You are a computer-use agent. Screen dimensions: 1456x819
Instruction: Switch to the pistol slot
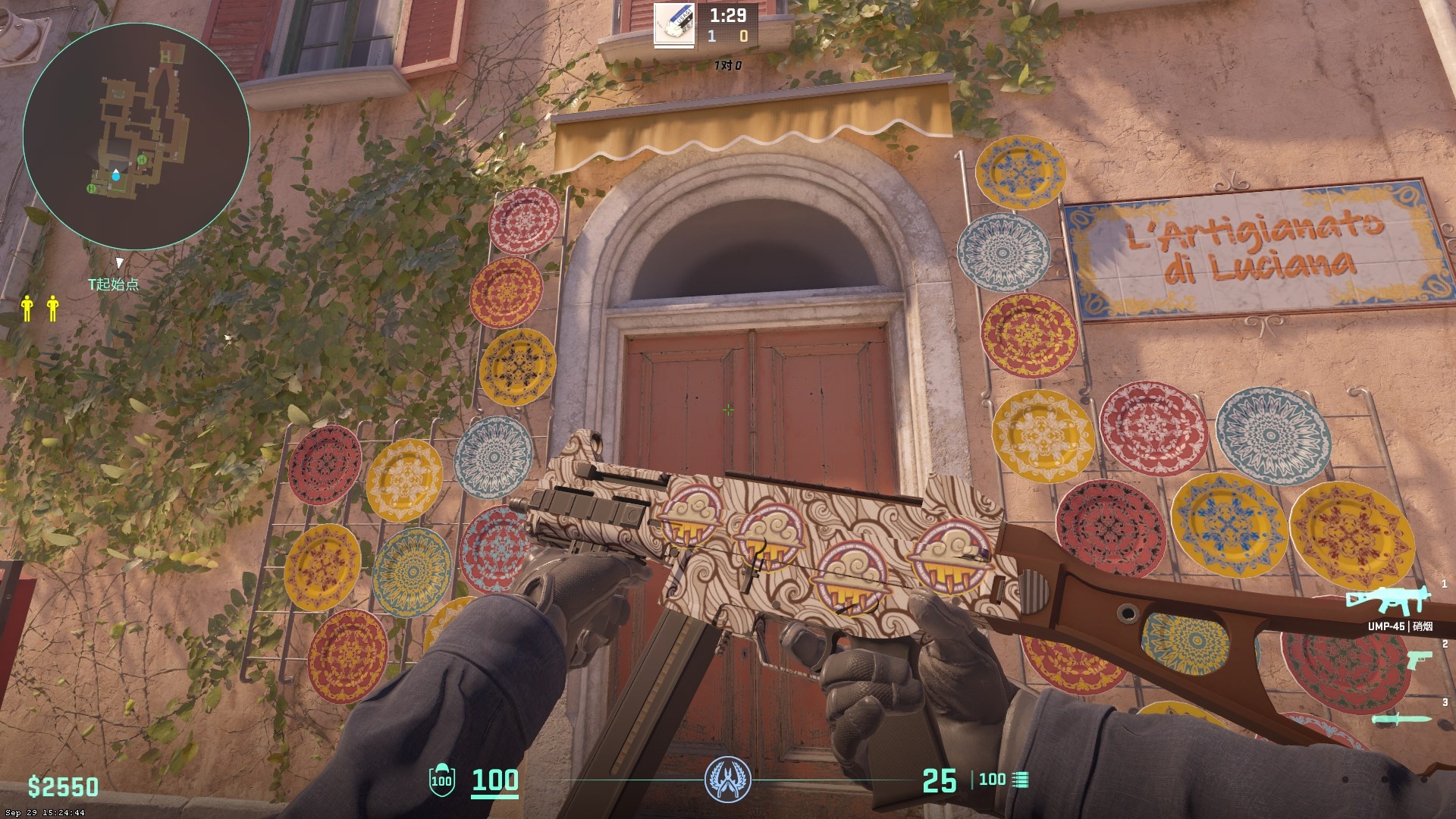tap(1419, 660)
